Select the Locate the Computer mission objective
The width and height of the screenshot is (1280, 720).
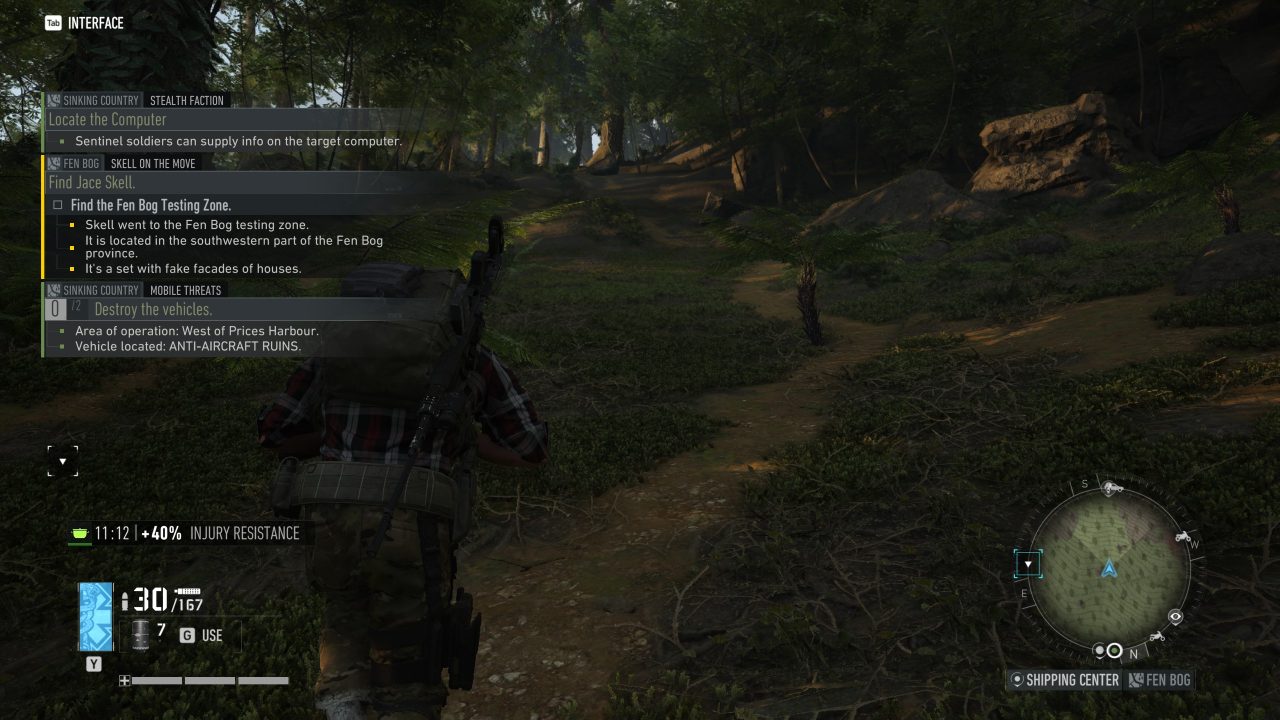point(107,120)
